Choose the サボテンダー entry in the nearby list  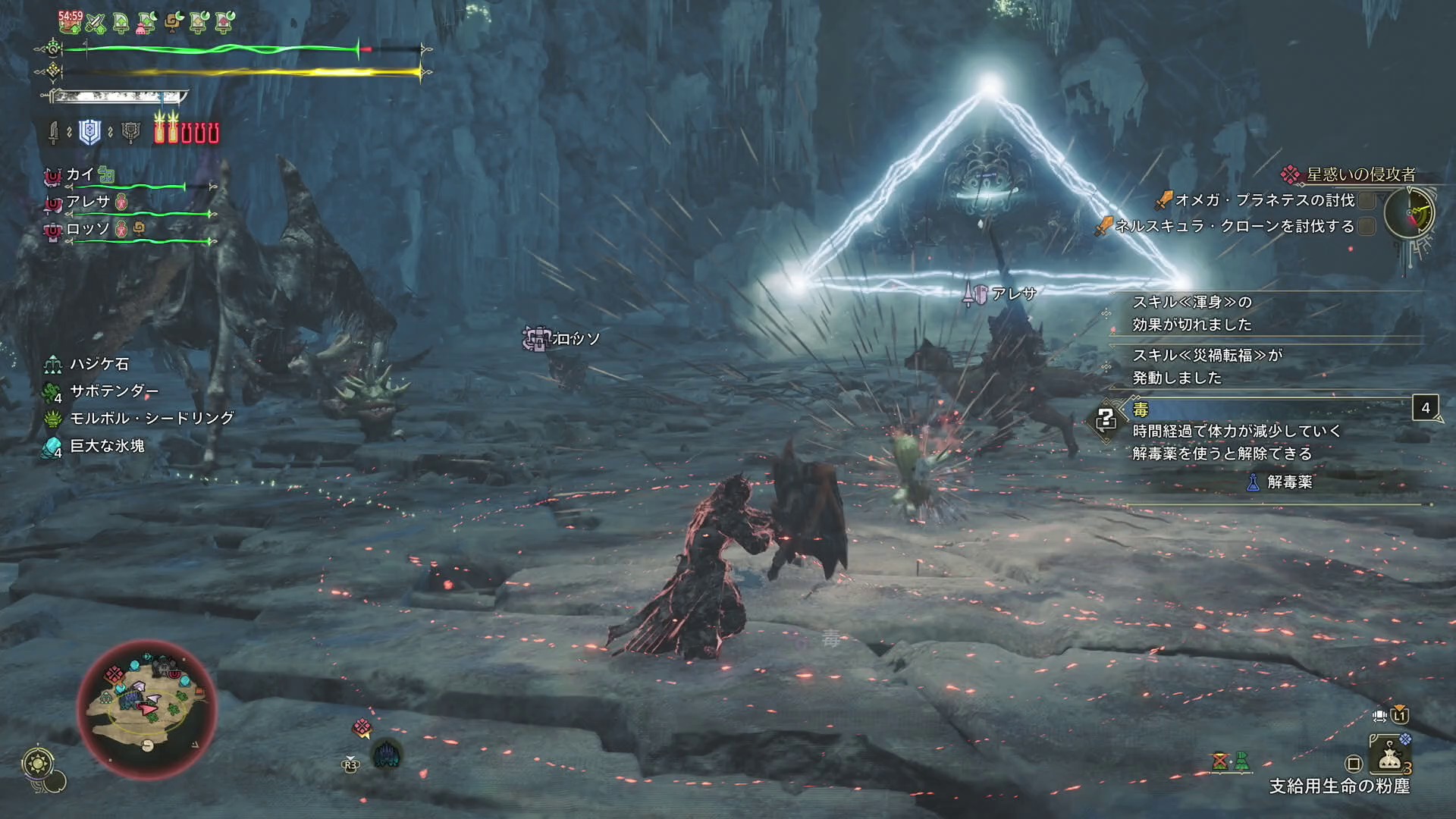tap(114, 391)
